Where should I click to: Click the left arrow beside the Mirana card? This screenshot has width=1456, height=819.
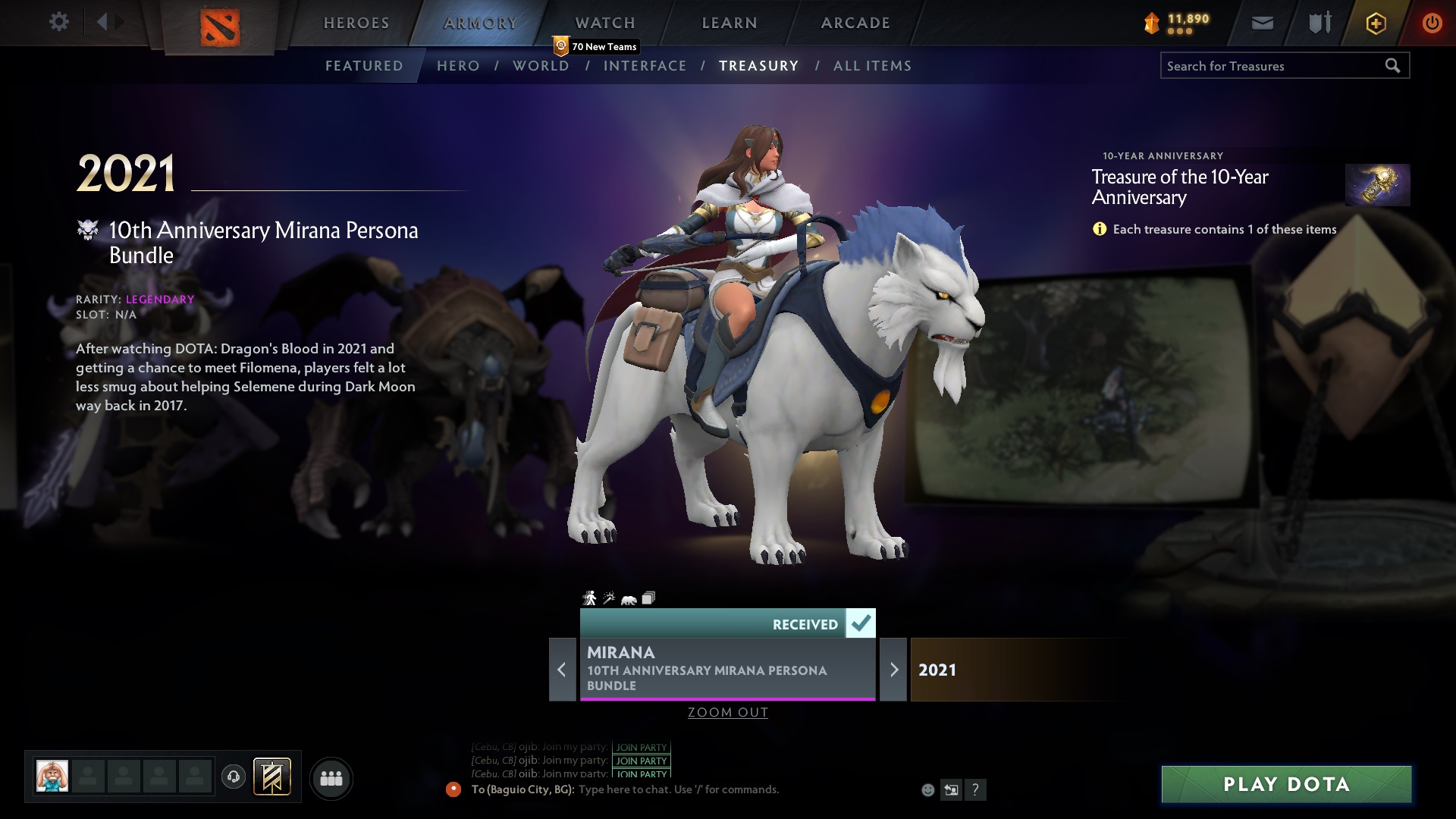(562, 670)
